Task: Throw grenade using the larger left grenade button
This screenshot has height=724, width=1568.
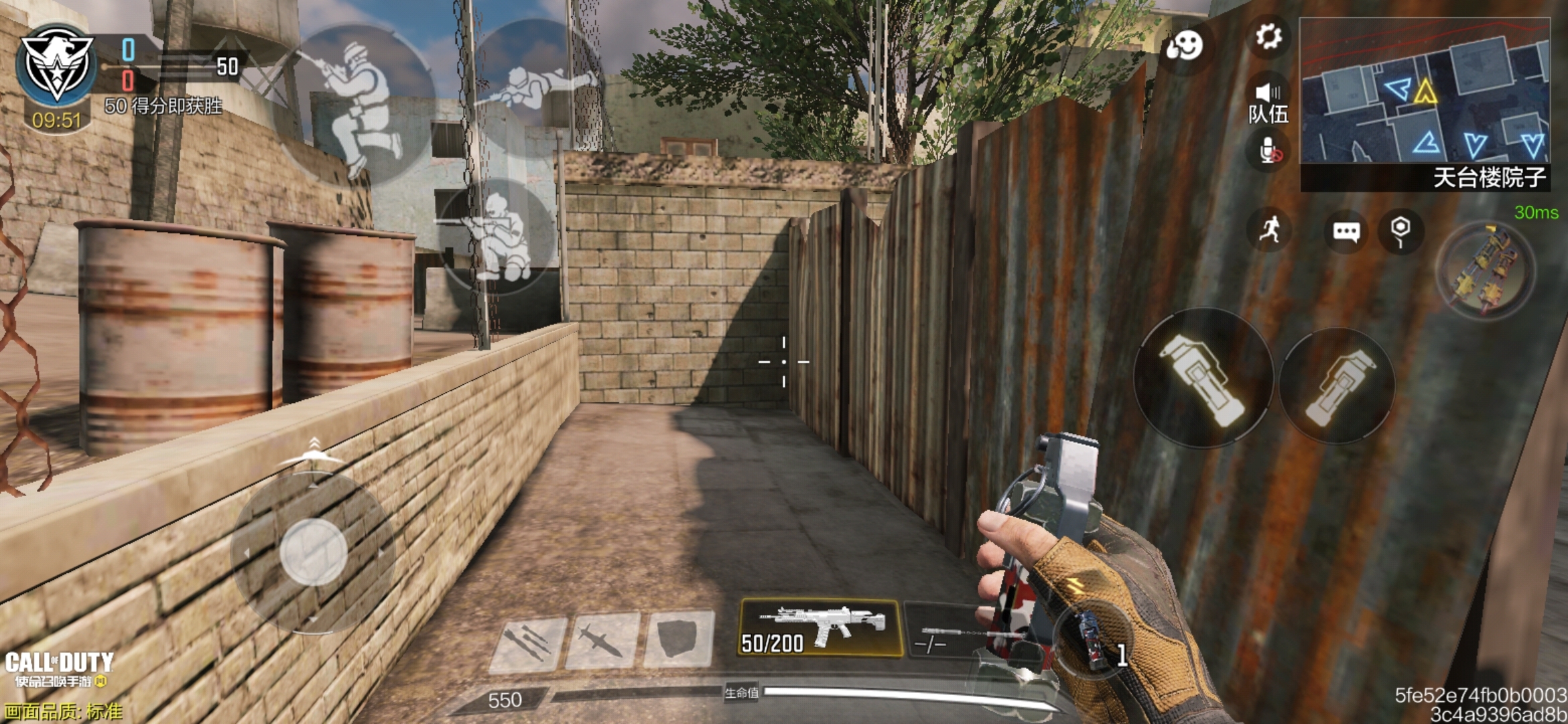Action: pos(1202,379)
